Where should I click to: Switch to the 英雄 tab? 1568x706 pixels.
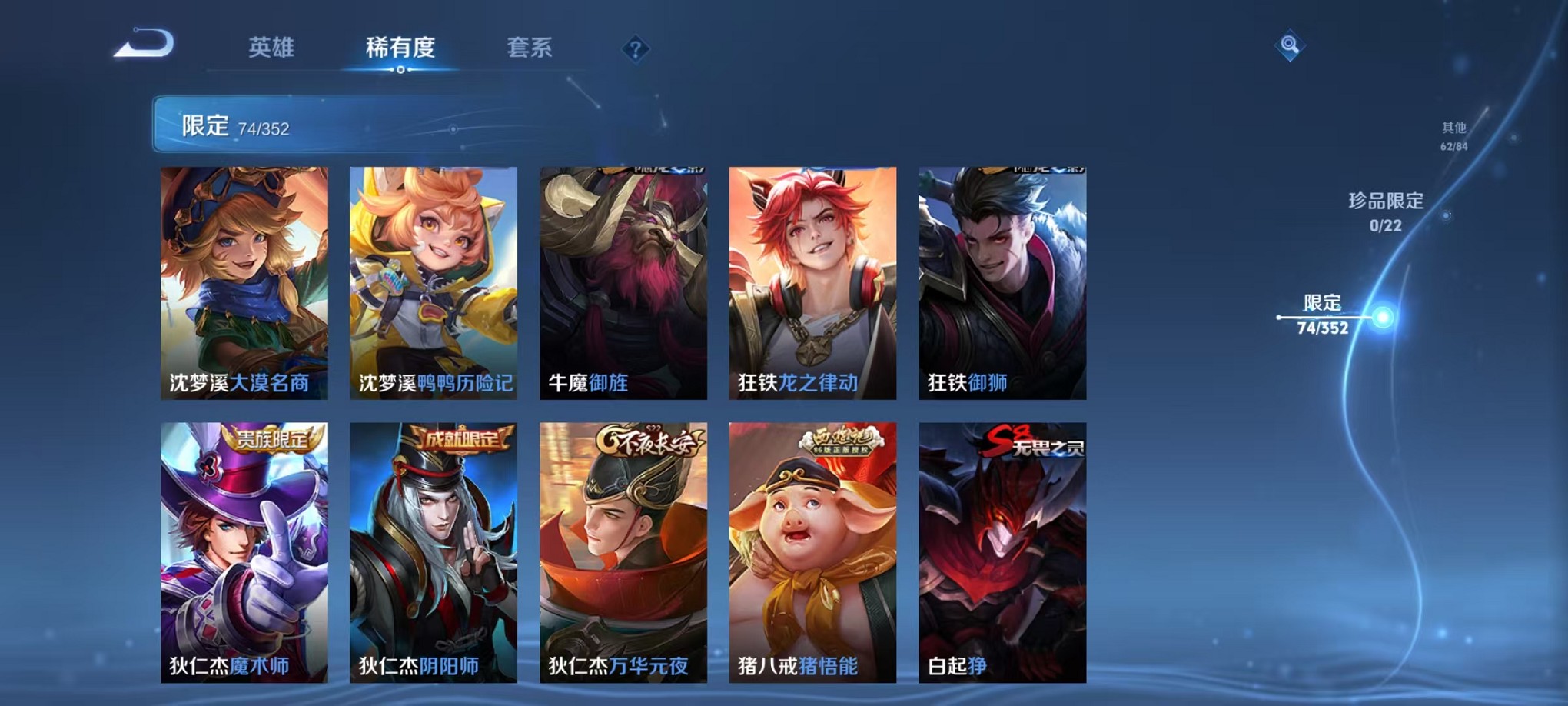tap(272, 46)
